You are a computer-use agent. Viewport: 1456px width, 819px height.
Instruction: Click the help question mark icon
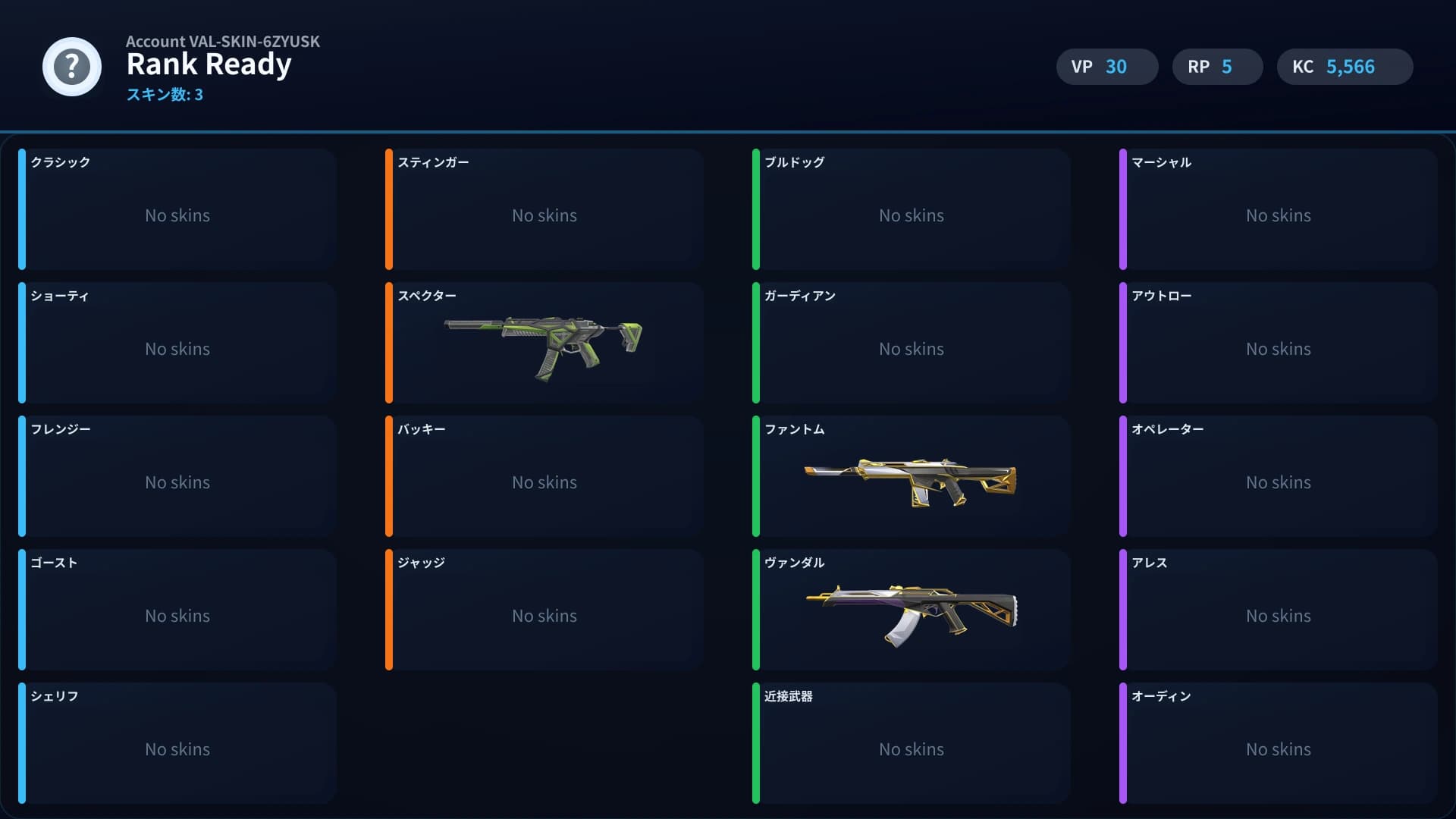pyautogui.click(x=72, y=67)
